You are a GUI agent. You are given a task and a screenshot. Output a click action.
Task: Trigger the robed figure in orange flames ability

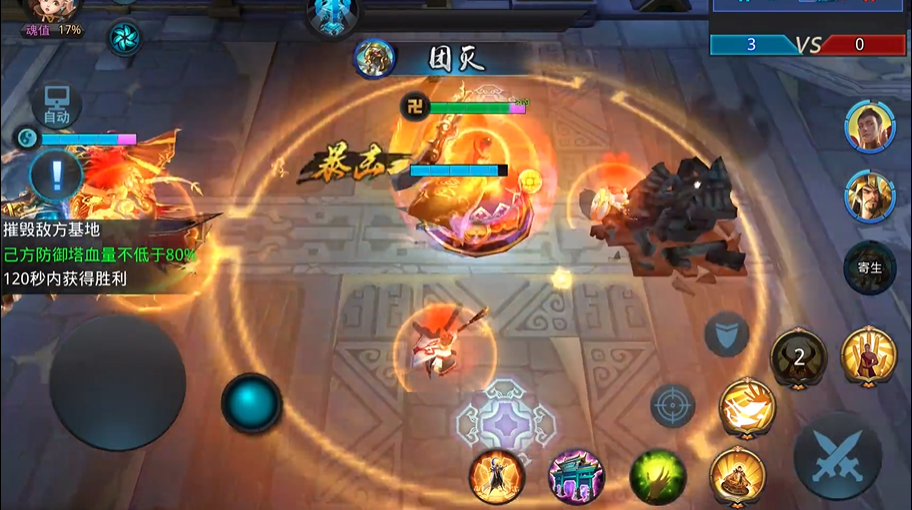click(497, 476)
